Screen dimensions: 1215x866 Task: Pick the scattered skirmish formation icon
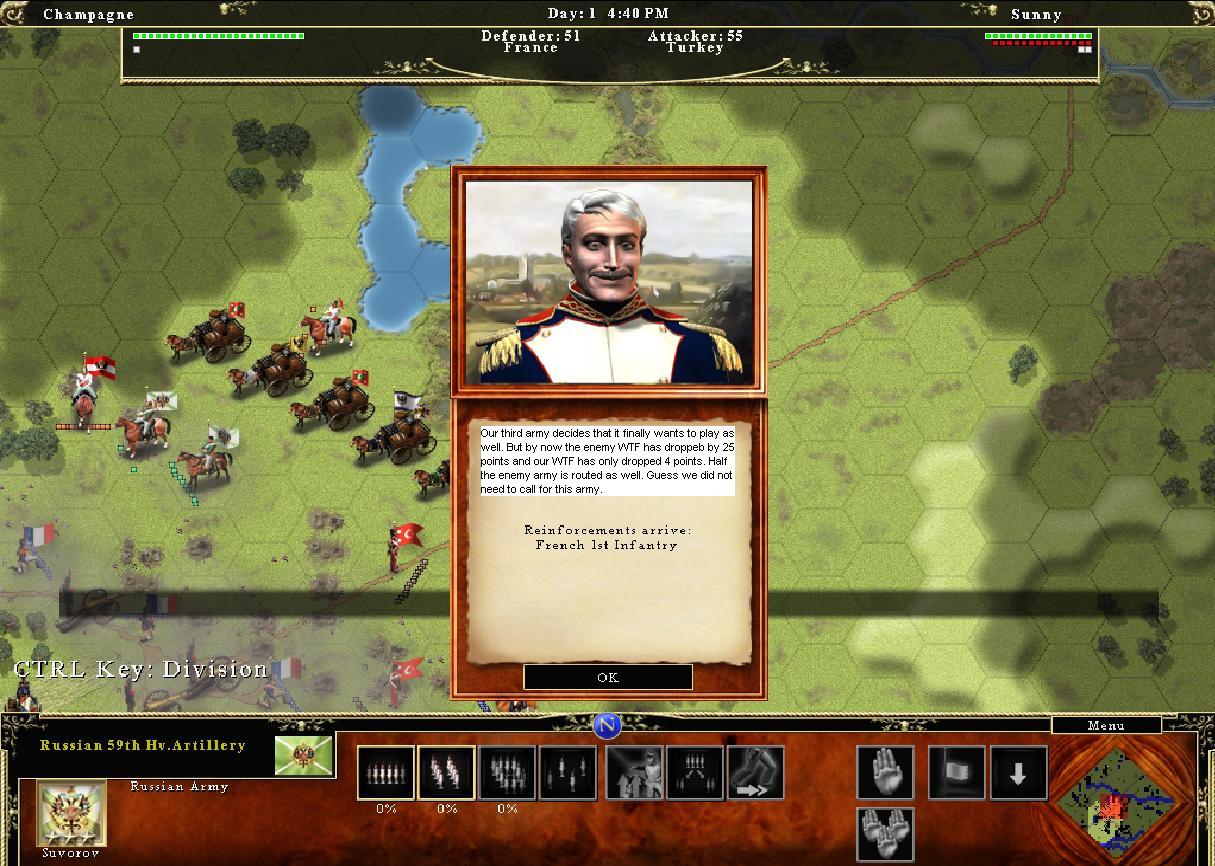[x=568, y=773]
